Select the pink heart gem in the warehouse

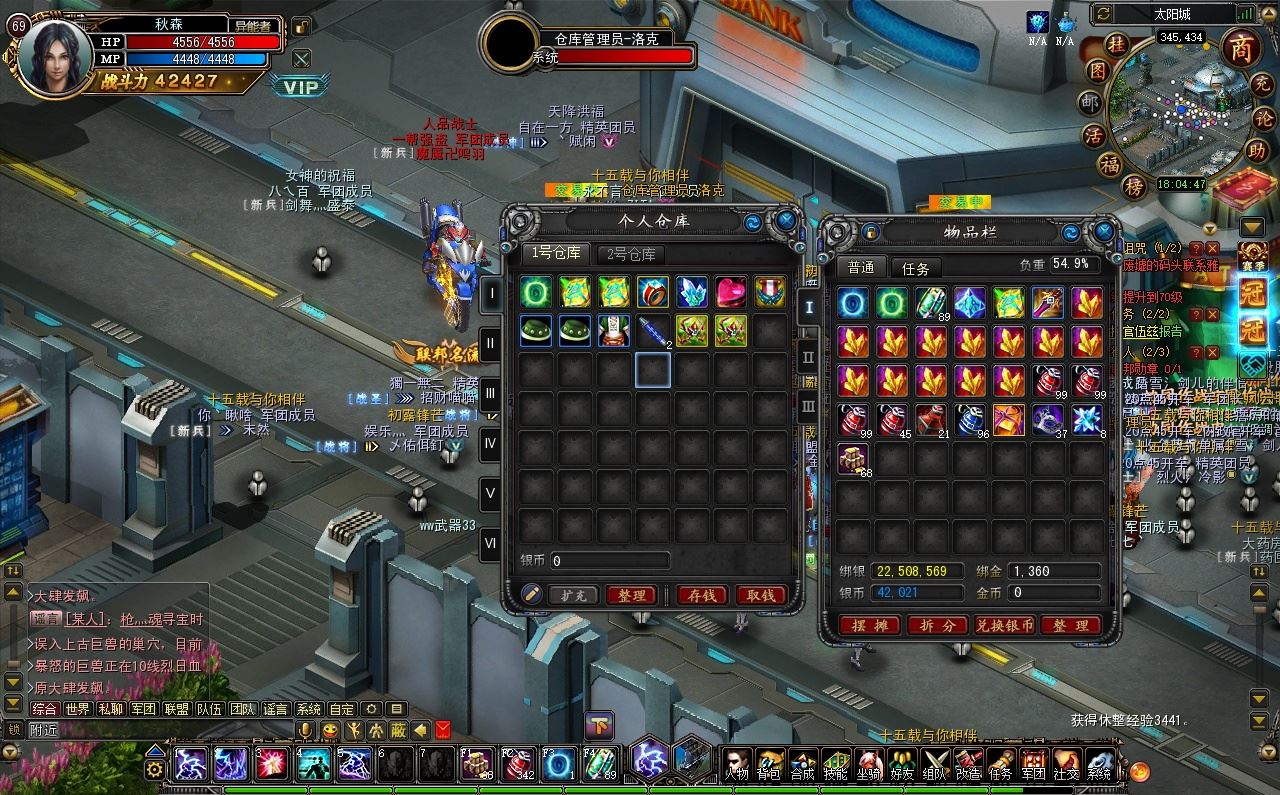click(x=730, y=292)
